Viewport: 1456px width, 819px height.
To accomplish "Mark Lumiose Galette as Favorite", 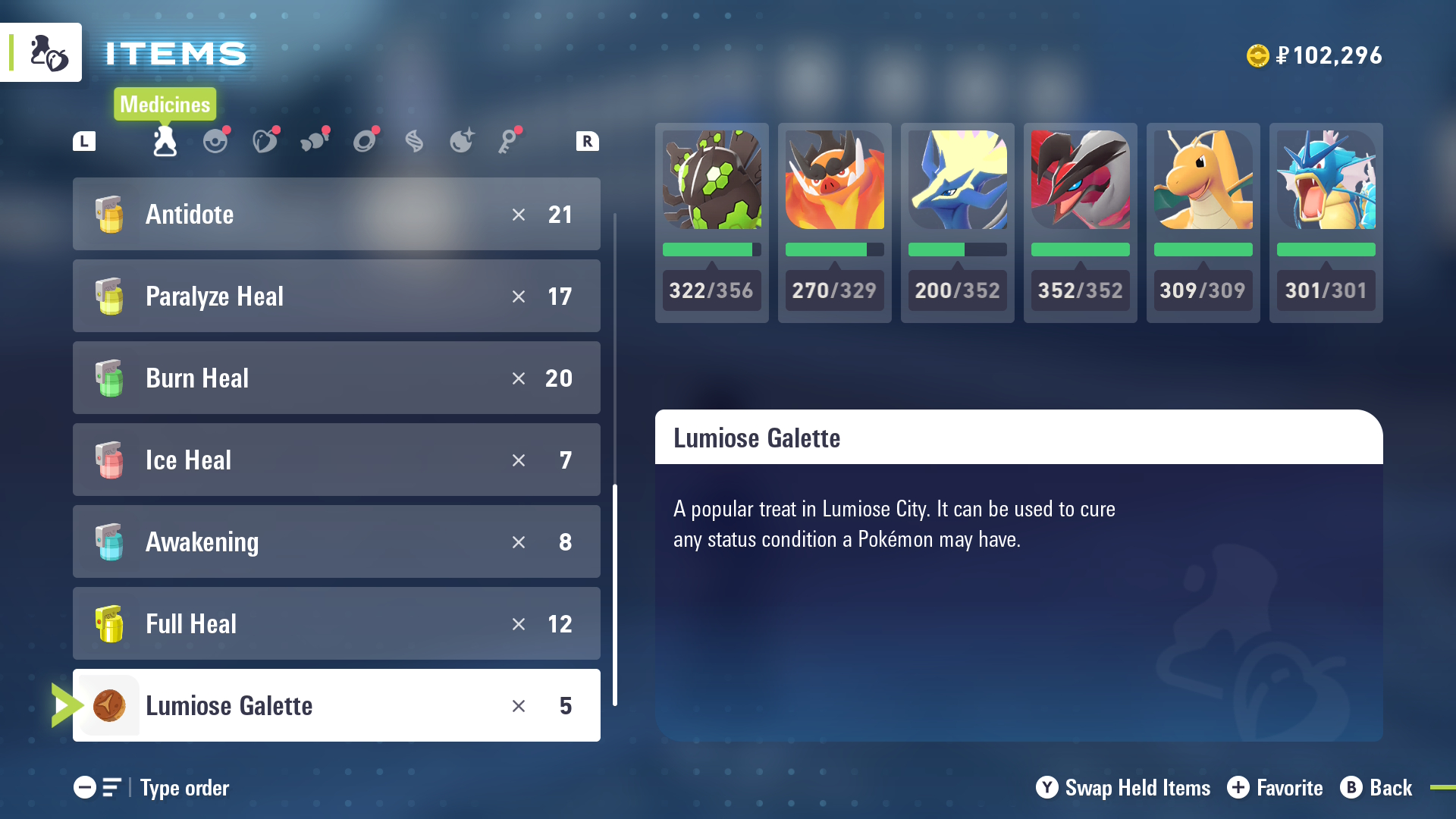I will 1274,788.
